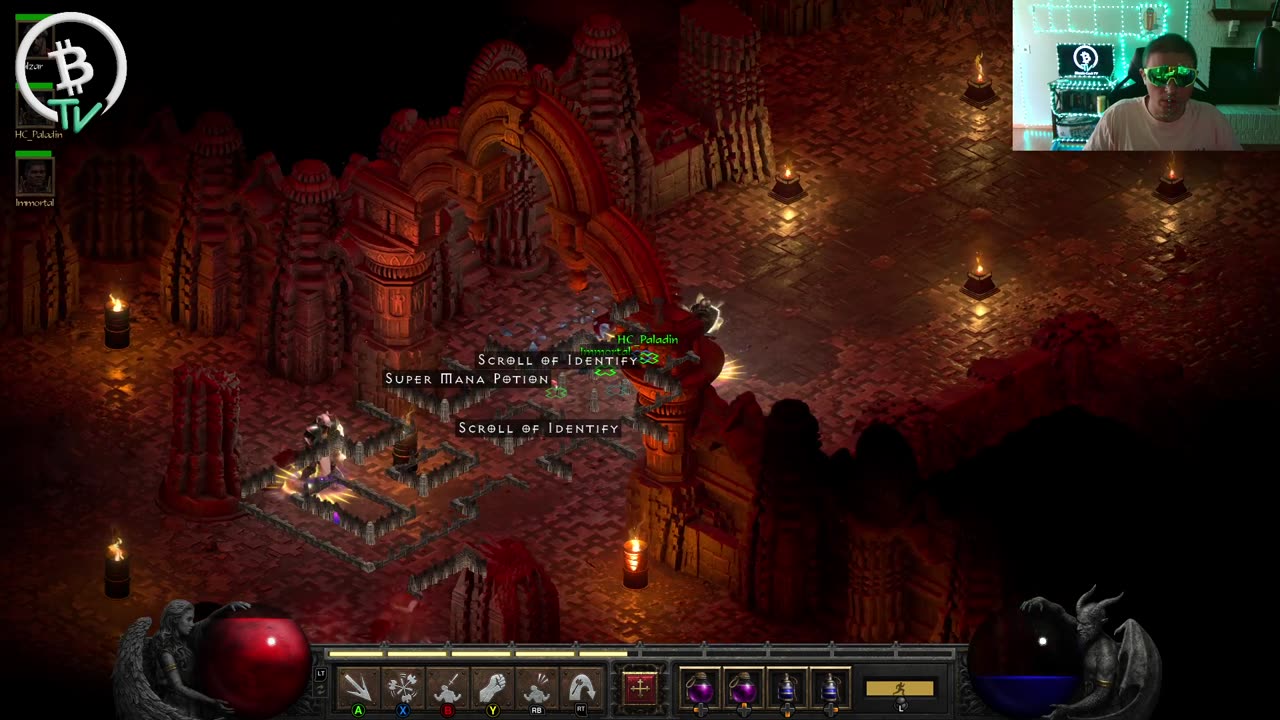This screenshot has height=720, width=1280.
Task: Toggle the running figure stamina button
Action: click(x=900, y=688)
